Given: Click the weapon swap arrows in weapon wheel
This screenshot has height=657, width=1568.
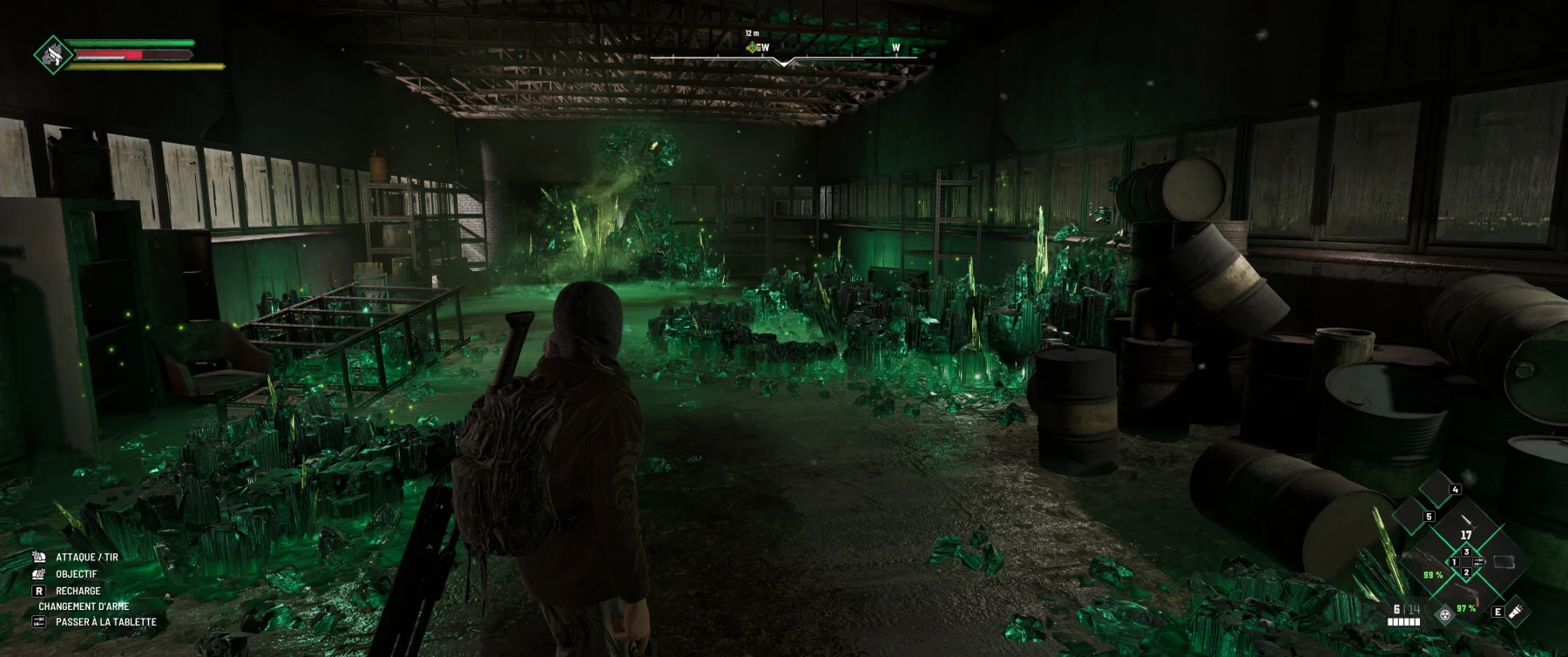Looking at the screenshot, I should pyautogui.click(x=1478, y=562).
